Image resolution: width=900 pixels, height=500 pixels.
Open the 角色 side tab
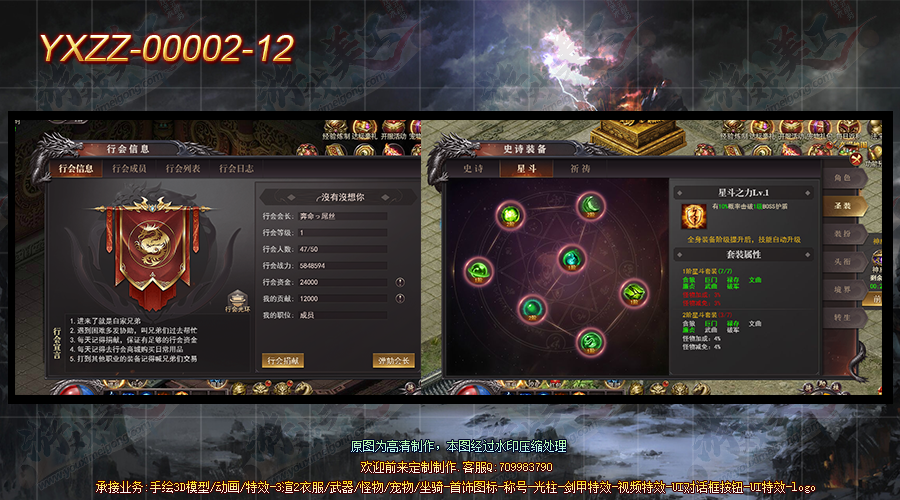click(842, 179)
